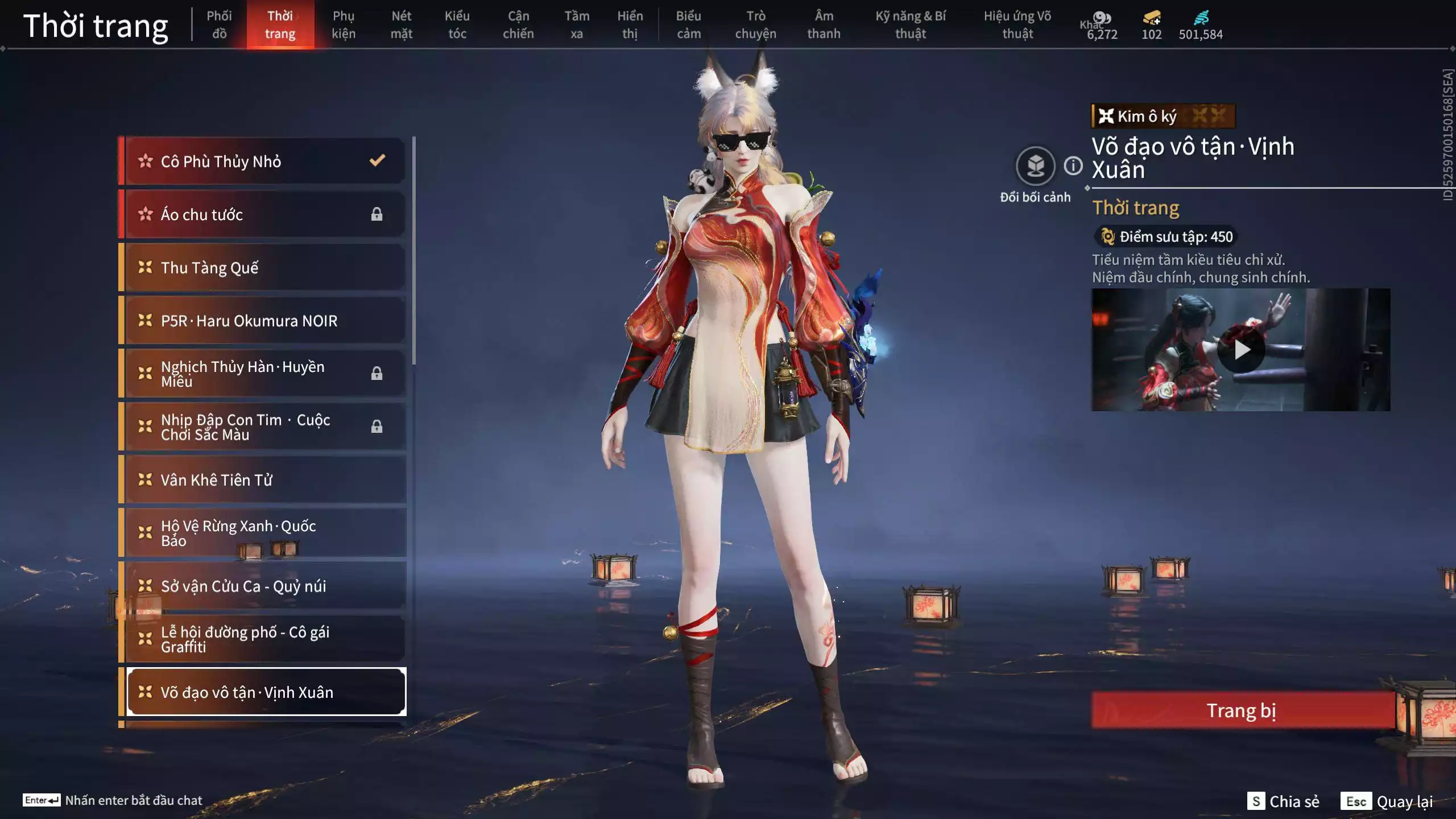Screen dimensions: 1456x819
Task: Open the Phụ kiện accessories tab
Action: click(x=344, y=25)
